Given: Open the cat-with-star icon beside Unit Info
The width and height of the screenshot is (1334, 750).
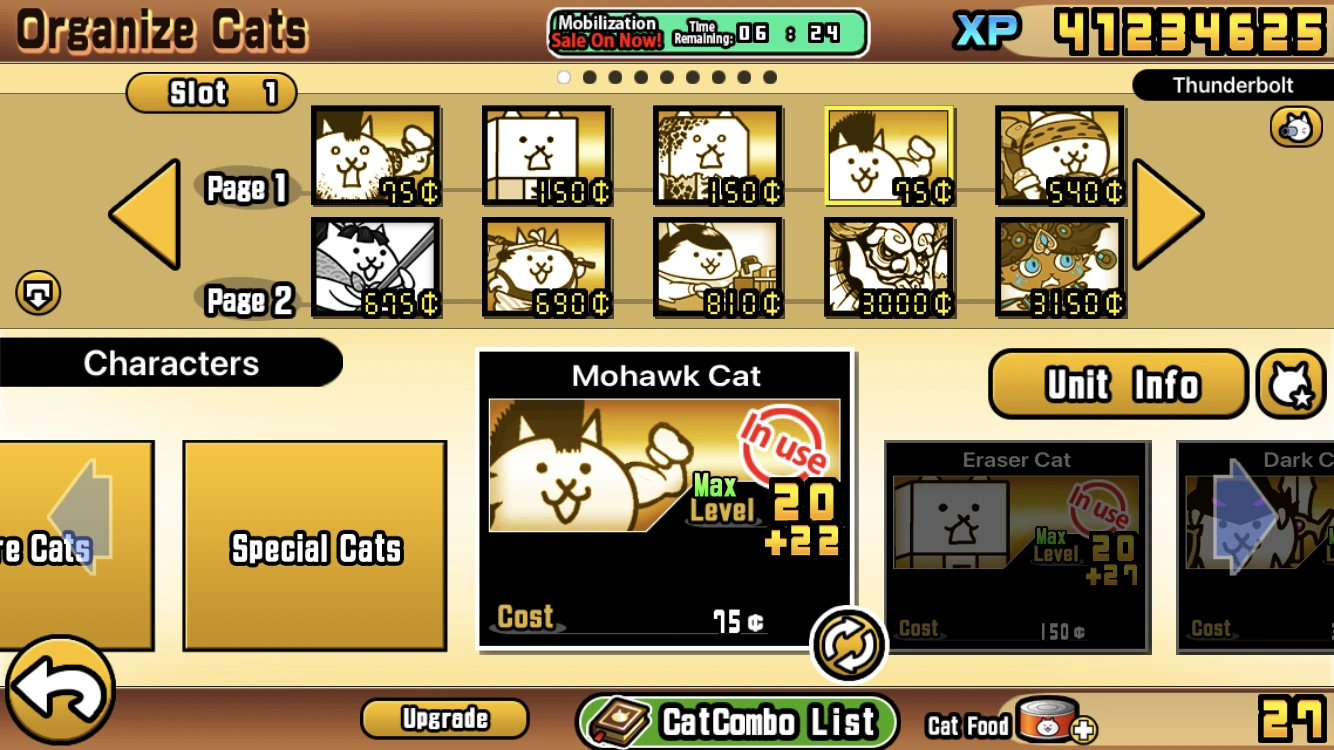Looking at the screenshot, I should pos(1289,384).
